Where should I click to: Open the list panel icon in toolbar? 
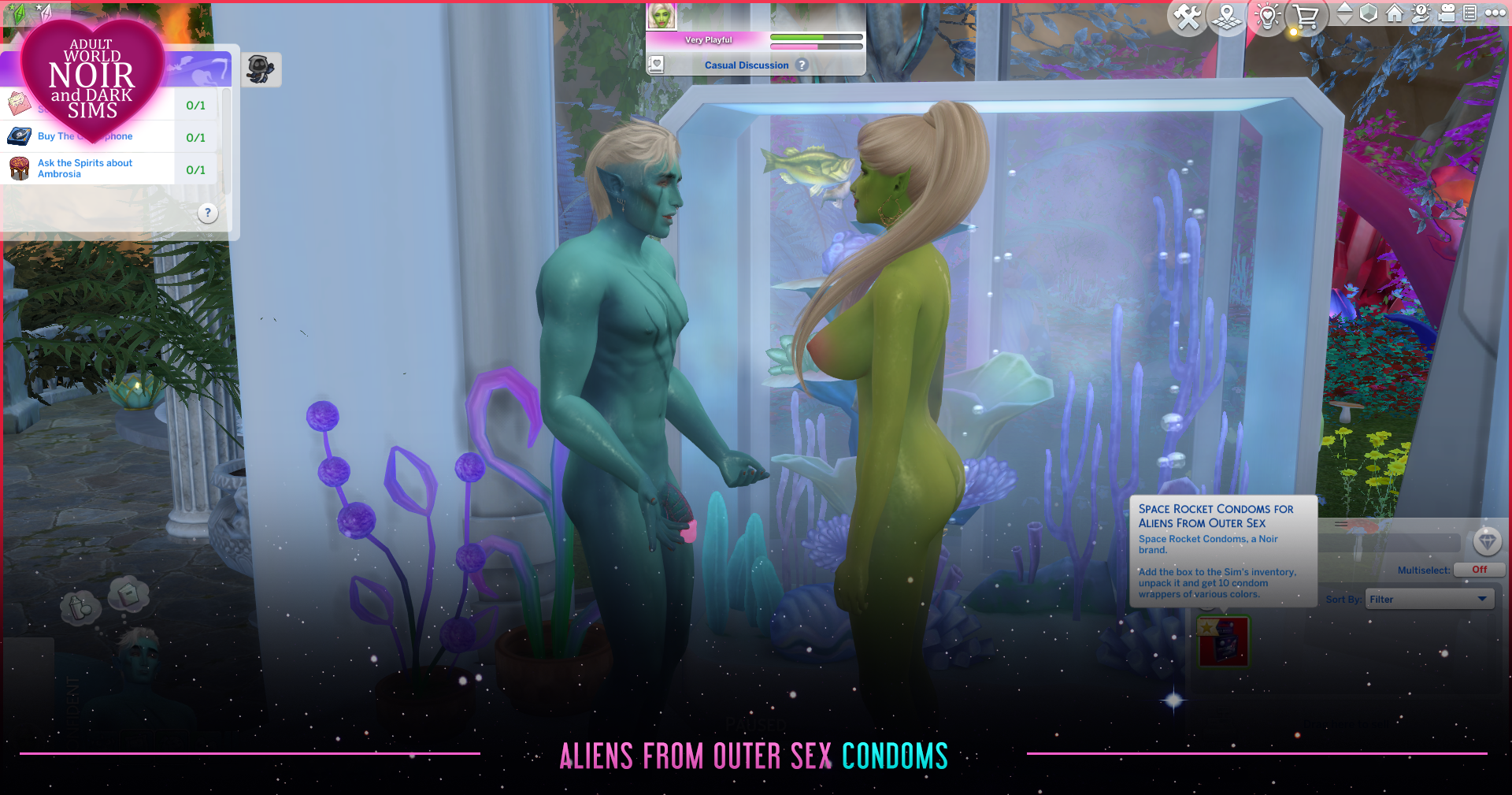pyautogui.click(x=1469, y=13)
